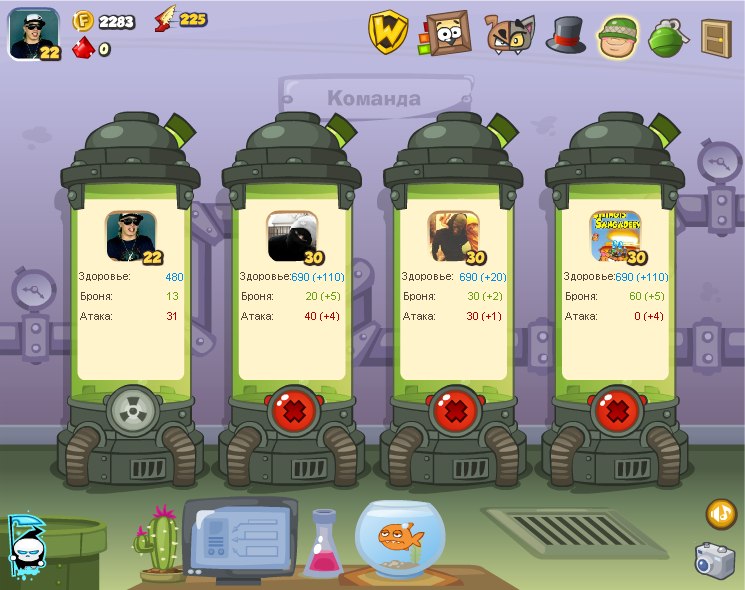
Task: Click the radiation button under first capsule
Action: point(133,411)
